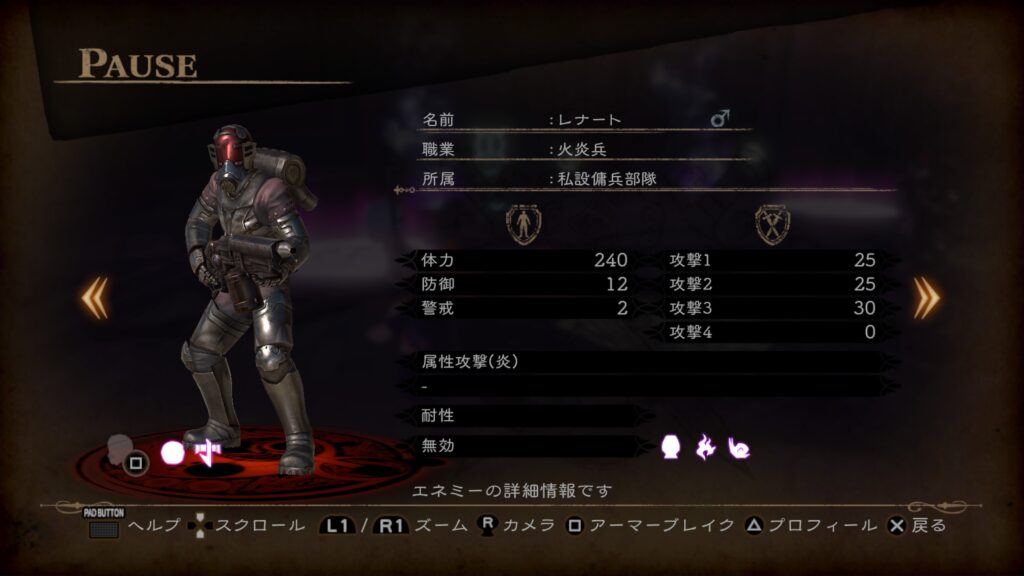Go to the previous enemy with left arrow
Screen dimensions: 1024x576
pos(95,297)
